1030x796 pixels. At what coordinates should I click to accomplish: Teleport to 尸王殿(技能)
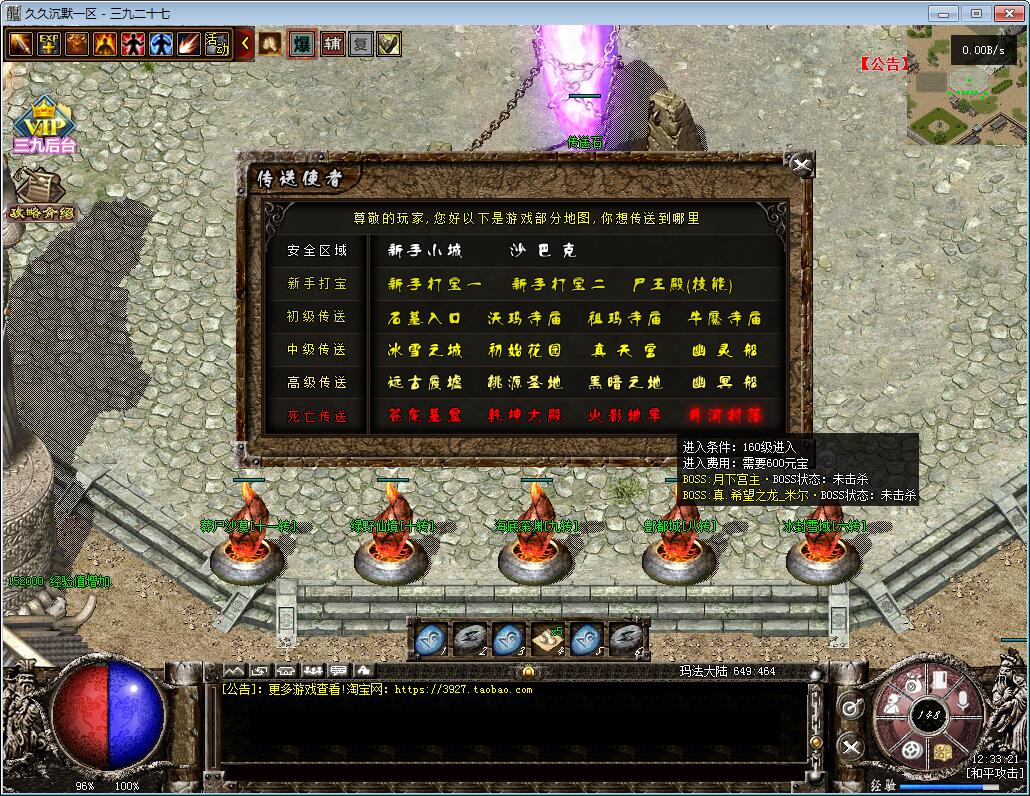point(684,285)
